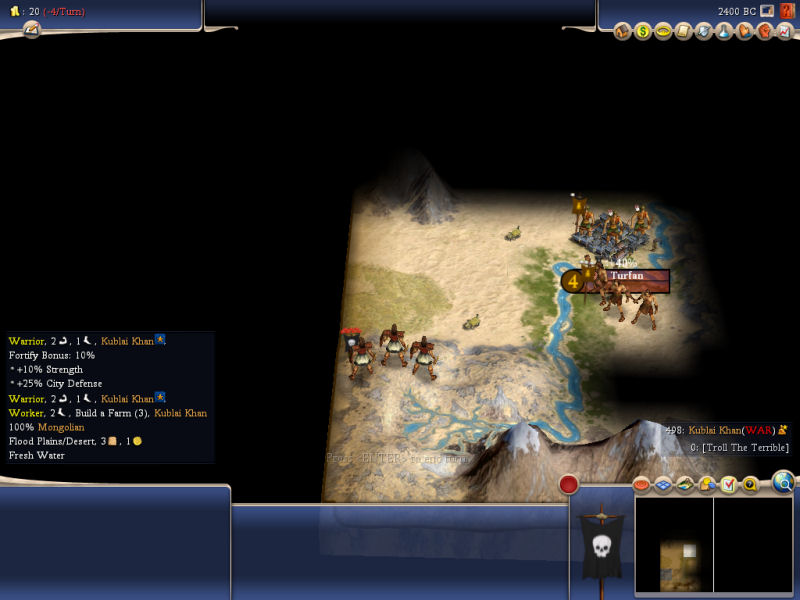800x600 pixels.
Task: Select Kublai Khan in the scoreboard
Action: (x=716, y=430)
